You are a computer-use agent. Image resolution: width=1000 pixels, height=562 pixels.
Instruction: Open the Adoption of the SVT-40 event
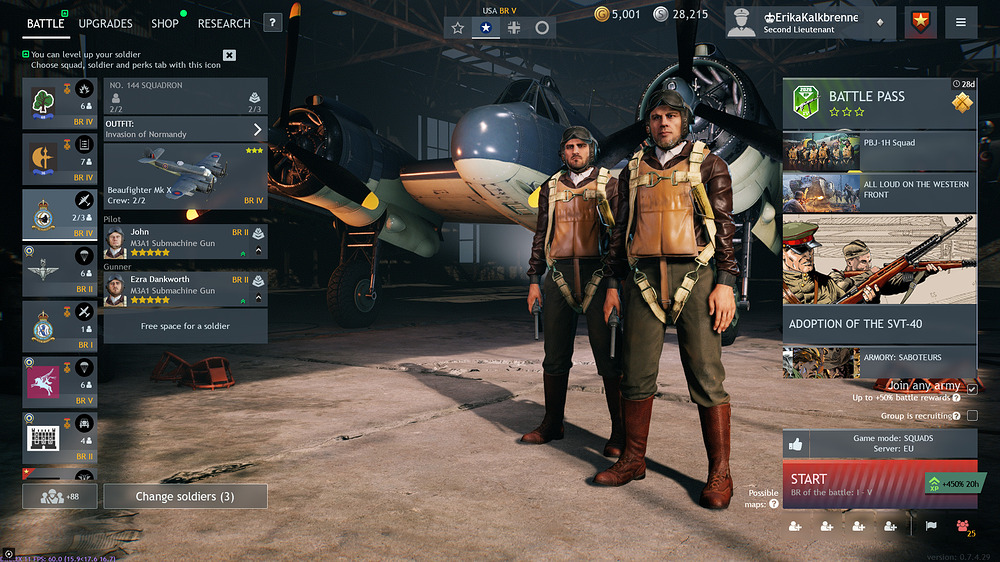pos(879,324)
